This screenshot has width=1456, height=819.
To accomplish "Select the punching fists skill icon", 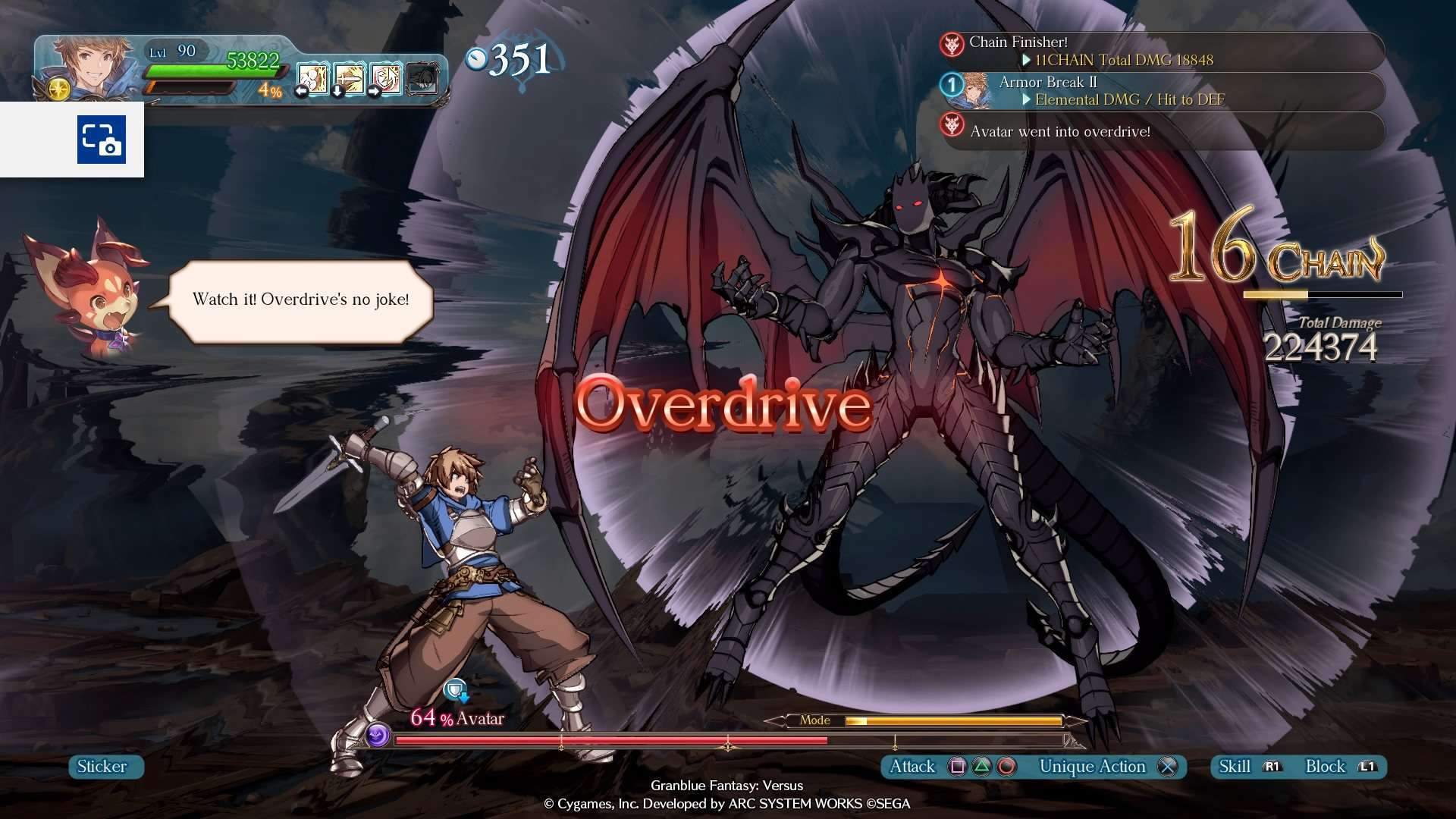I will pyautogui.click(x=312, y=78).
